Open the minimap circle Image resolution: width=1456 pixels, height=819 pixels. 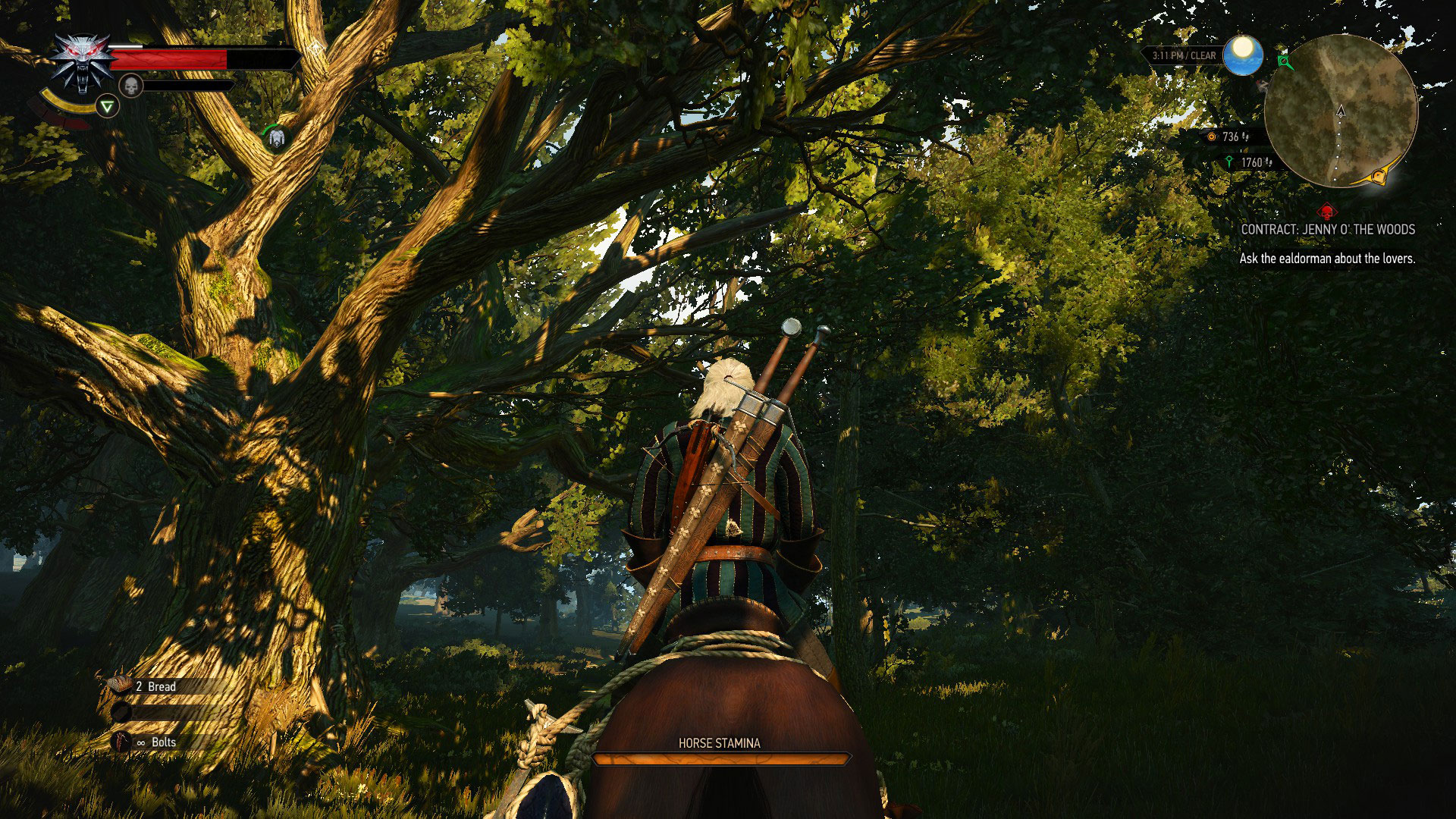1340,109
